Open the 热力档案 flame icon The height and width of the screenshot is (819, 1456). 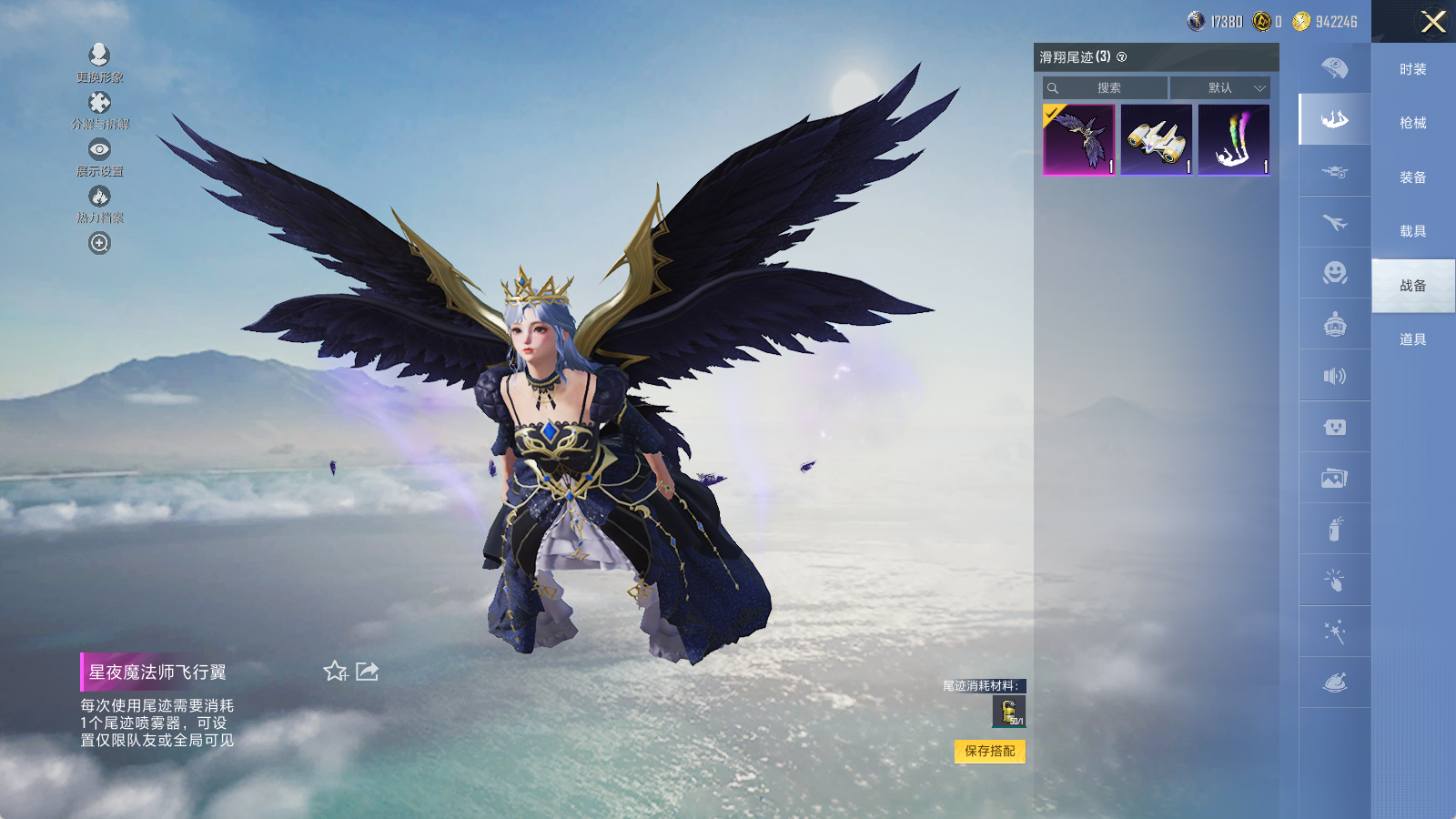(x=99, y=203)
